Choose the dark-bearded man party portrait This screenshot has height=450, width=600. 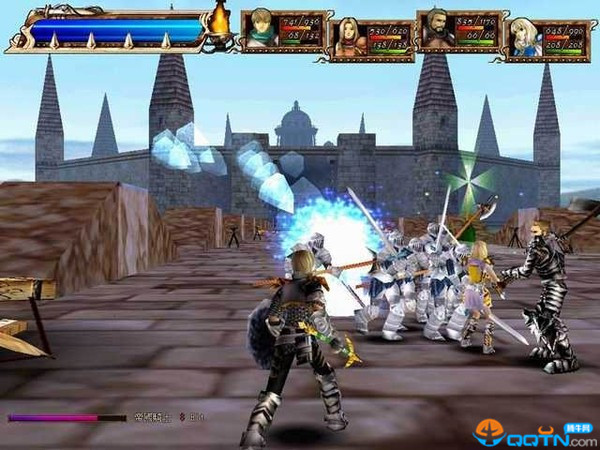437,29
